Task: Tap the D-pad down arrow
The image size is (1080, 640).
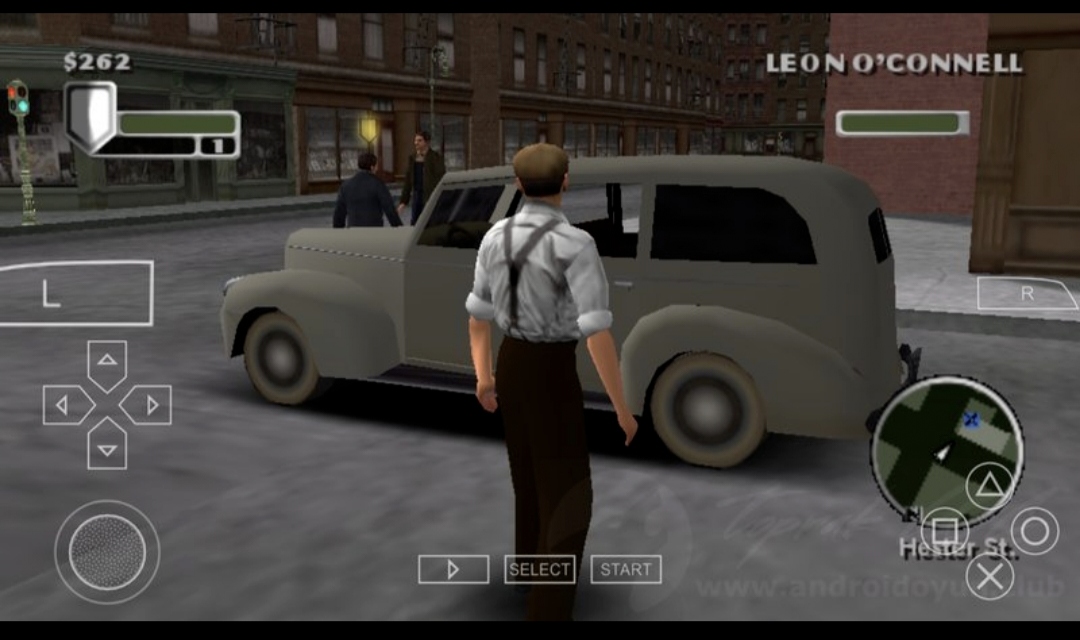Action: click(107, 447)
